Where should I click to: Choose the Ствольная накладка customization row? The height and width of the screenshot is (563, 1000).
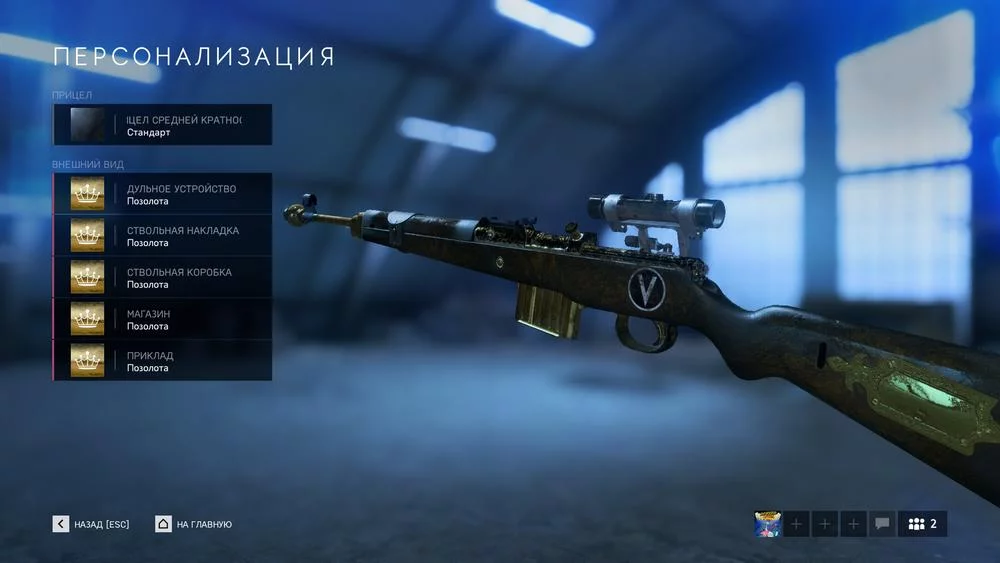[162, 236]
